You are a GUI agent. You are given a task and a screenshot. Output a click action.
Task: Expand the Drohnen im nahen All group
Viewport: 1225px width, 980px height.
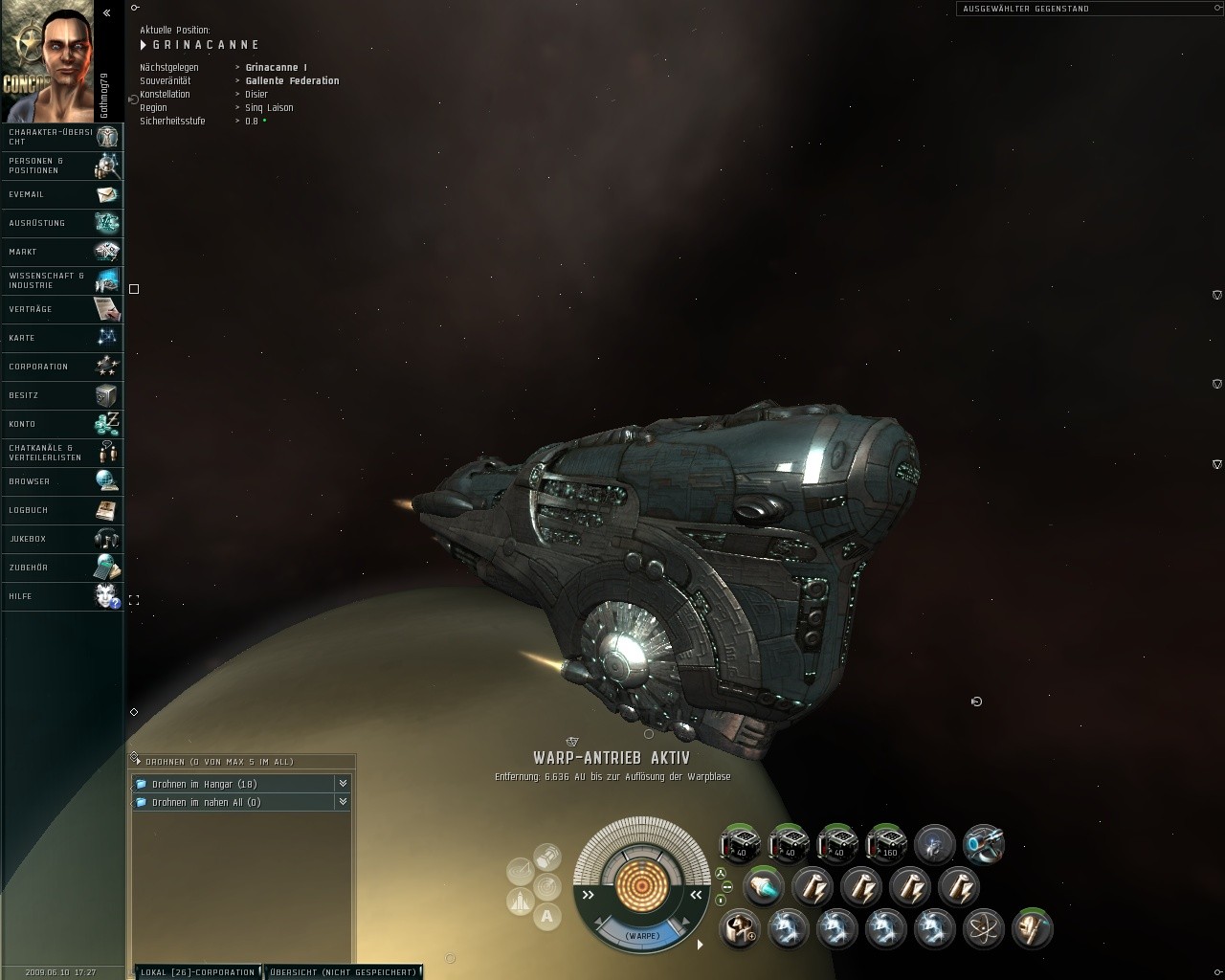click(343, 802)
